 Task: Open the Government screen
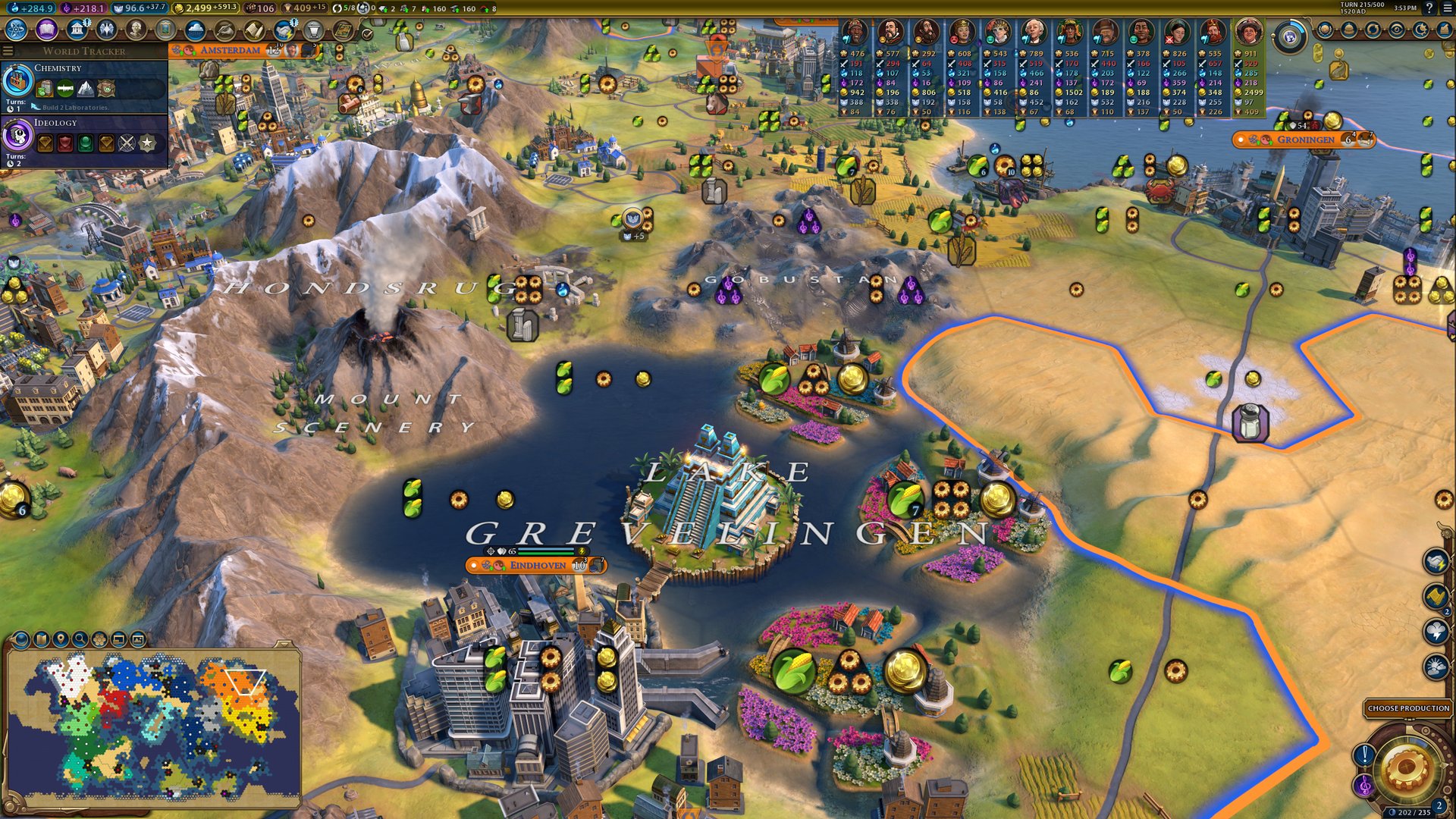coord(77,30)
